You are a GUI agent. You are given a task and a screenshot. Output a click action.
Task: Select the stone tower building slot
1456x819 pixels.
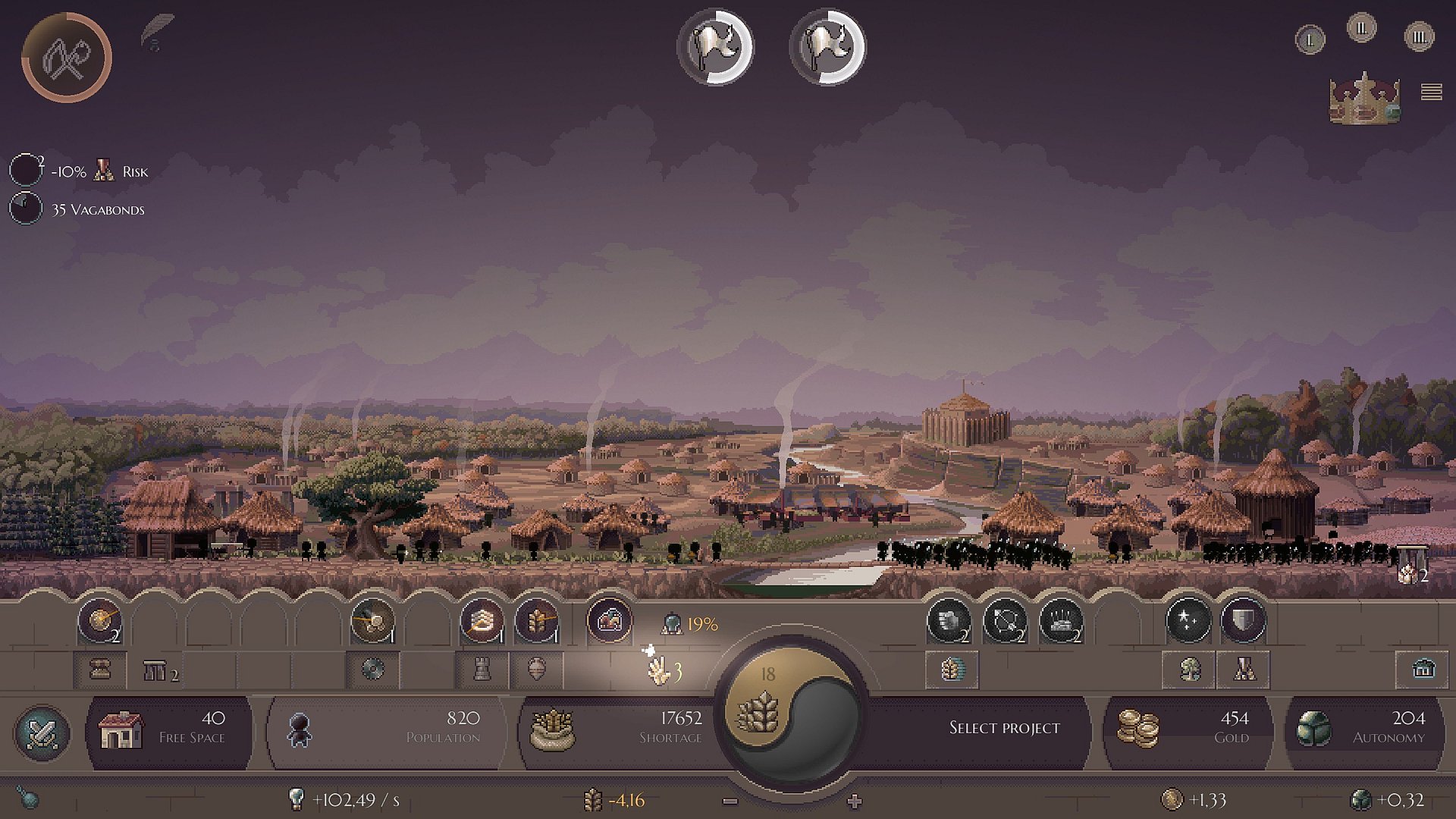(x=482, y=669)
